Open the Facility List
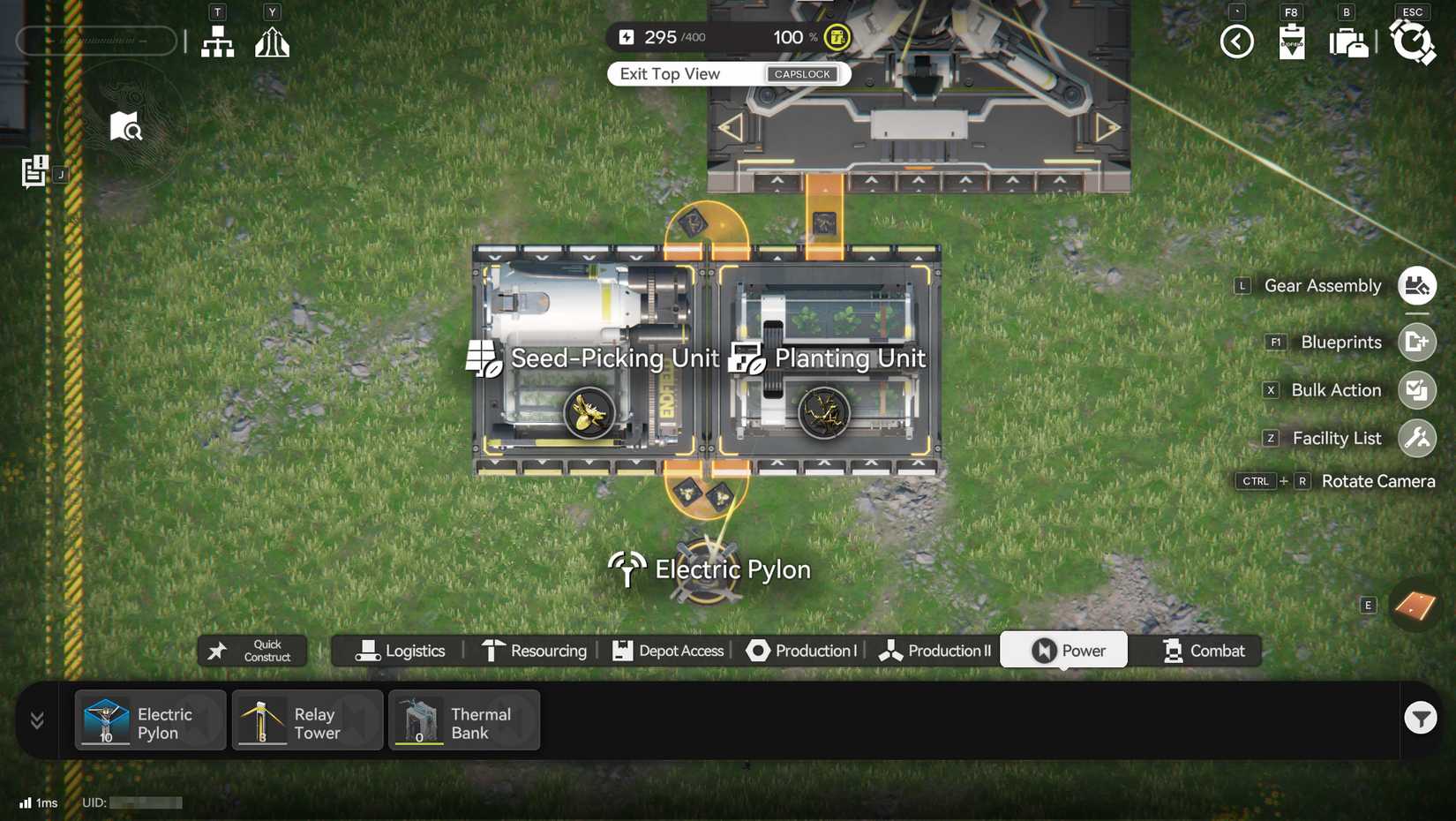This screenshot has height=821, width=1456. point(1417,438)
